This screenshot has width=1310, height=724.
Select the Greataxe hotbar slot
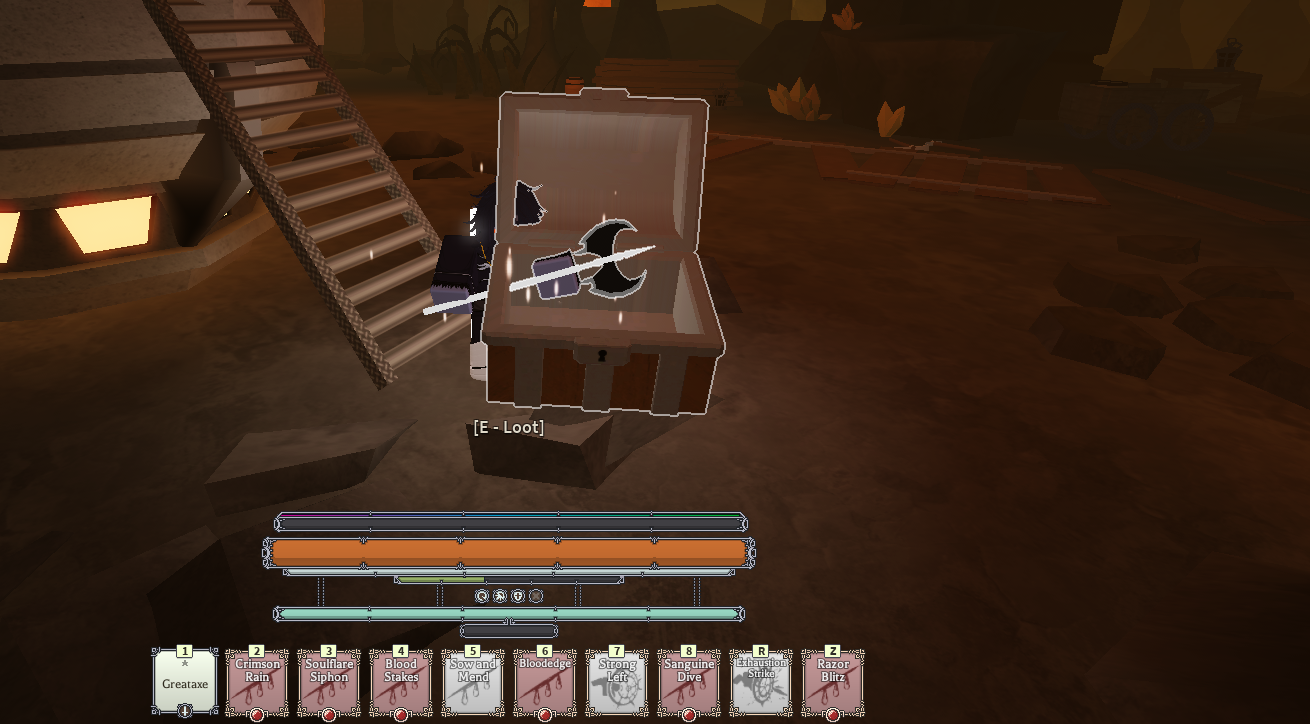(185, 682)
